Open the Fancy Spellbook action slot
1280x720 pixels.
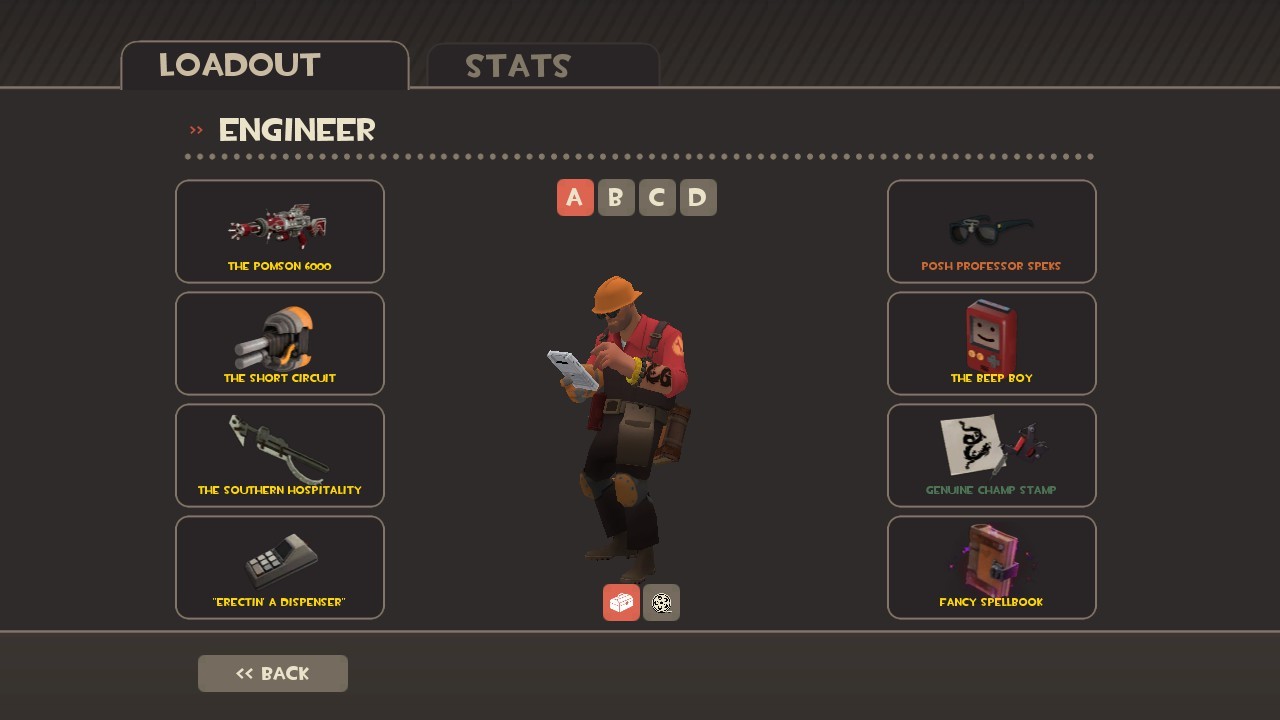click(x=991, y=567)
